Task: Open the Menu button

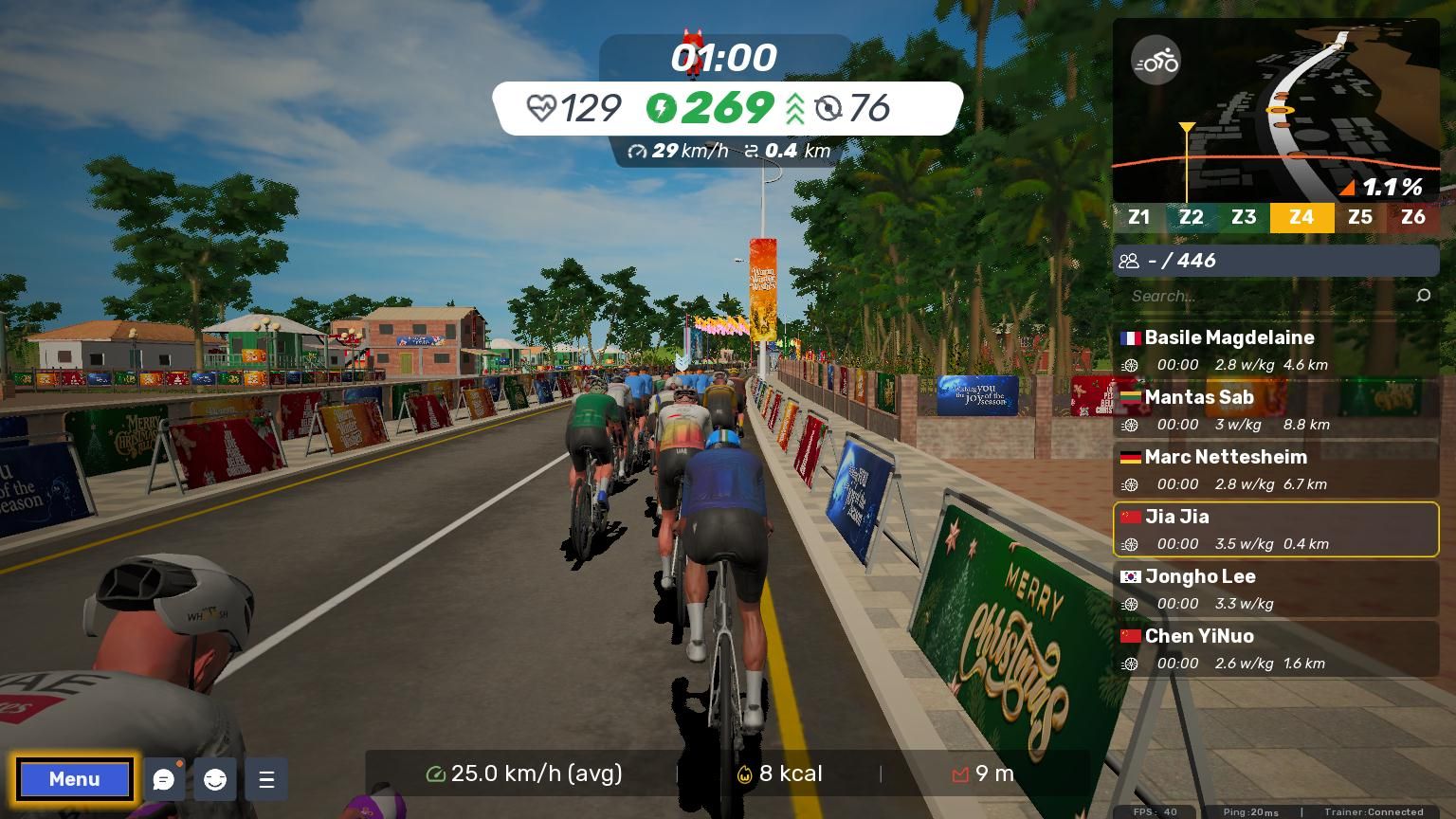Action: 74,779
